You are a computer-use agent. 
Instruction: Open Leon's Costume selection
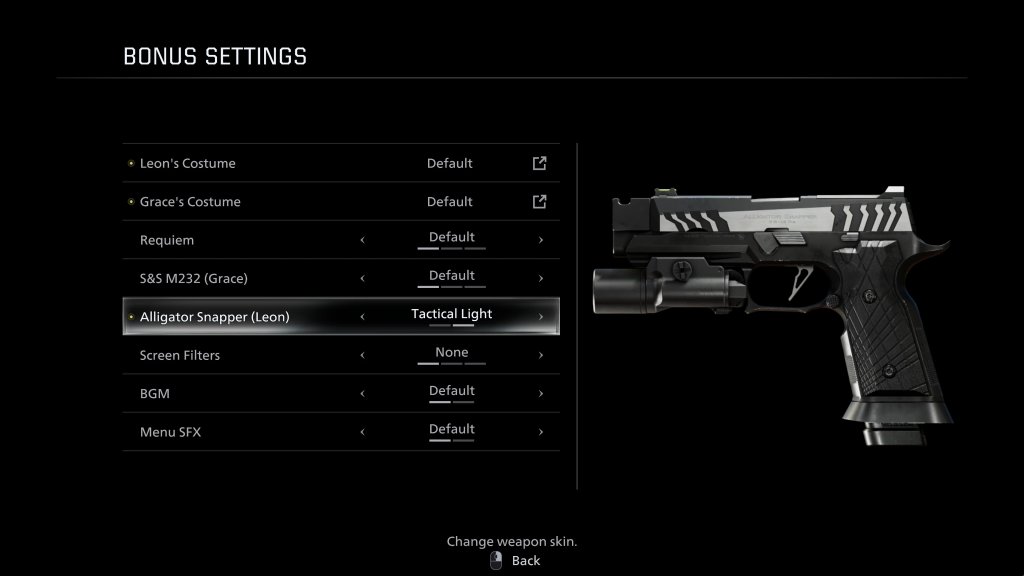[539, 163]
